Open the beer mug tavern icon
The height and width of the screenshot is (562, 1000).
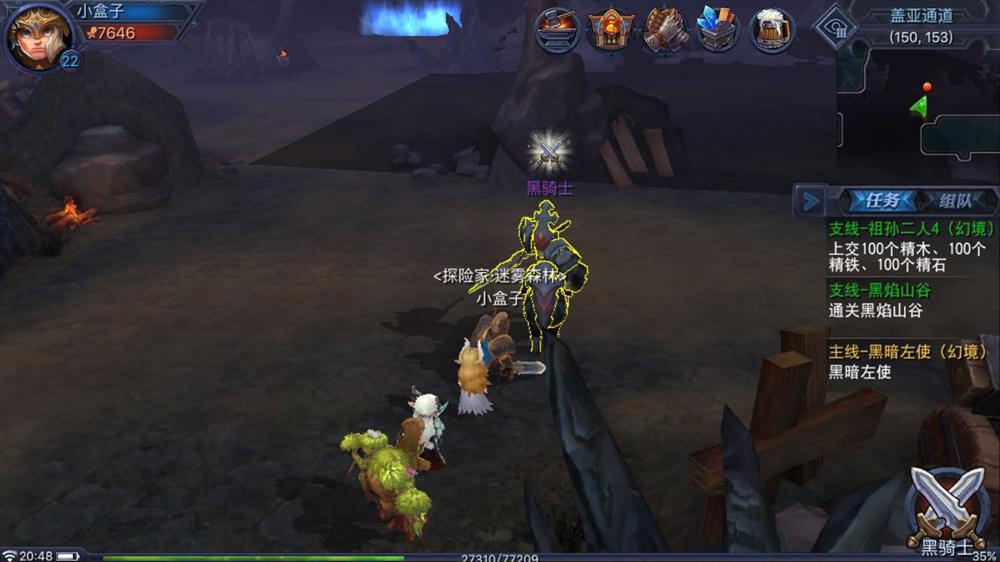(771, 29)
